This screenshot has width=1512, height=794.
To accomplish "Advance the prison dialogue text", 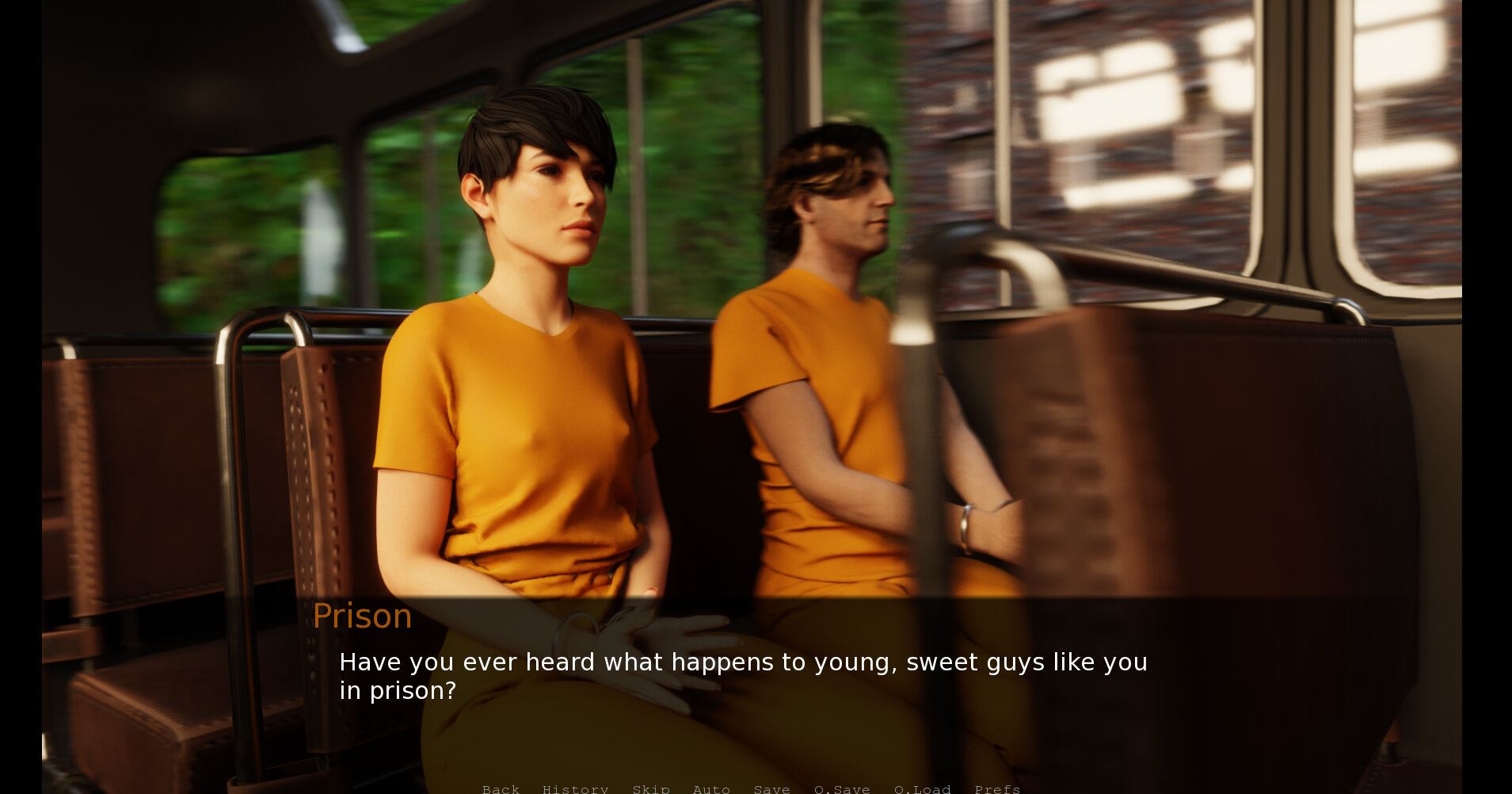I will pyautogui.click(x=743, y=676).
